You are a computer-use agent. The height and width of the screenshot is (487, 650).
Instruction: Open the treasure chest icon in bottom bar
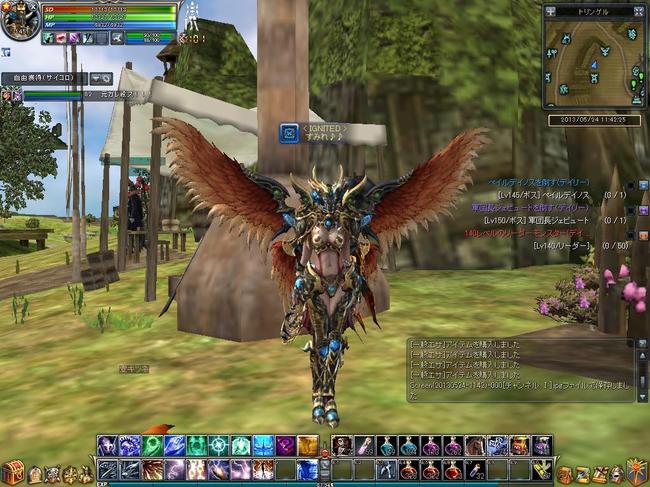coord(13,471)
